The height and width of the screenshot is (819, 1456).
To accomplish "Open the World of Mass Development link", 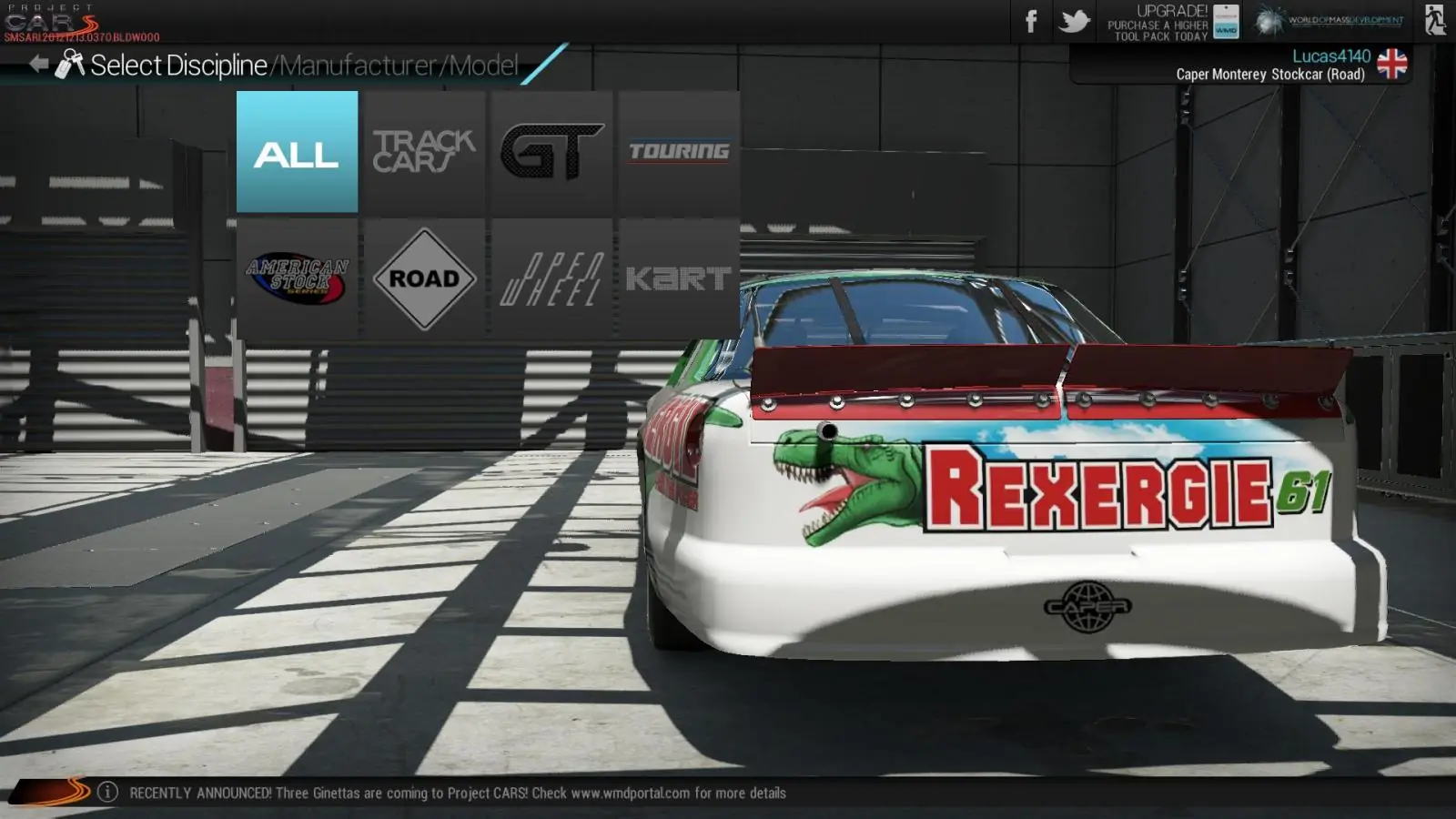I will [1329, 20].
